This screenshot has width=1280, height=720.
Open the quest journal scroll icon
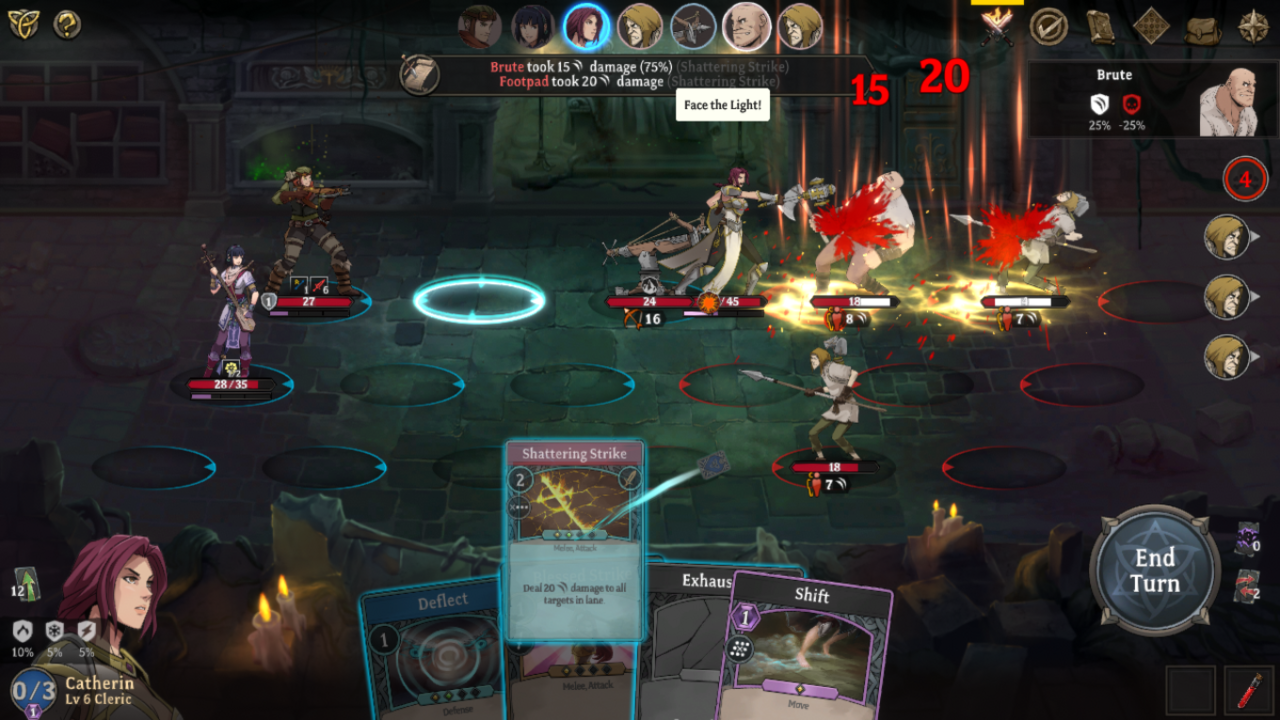pyautogui.click(x=1101, y=27)
